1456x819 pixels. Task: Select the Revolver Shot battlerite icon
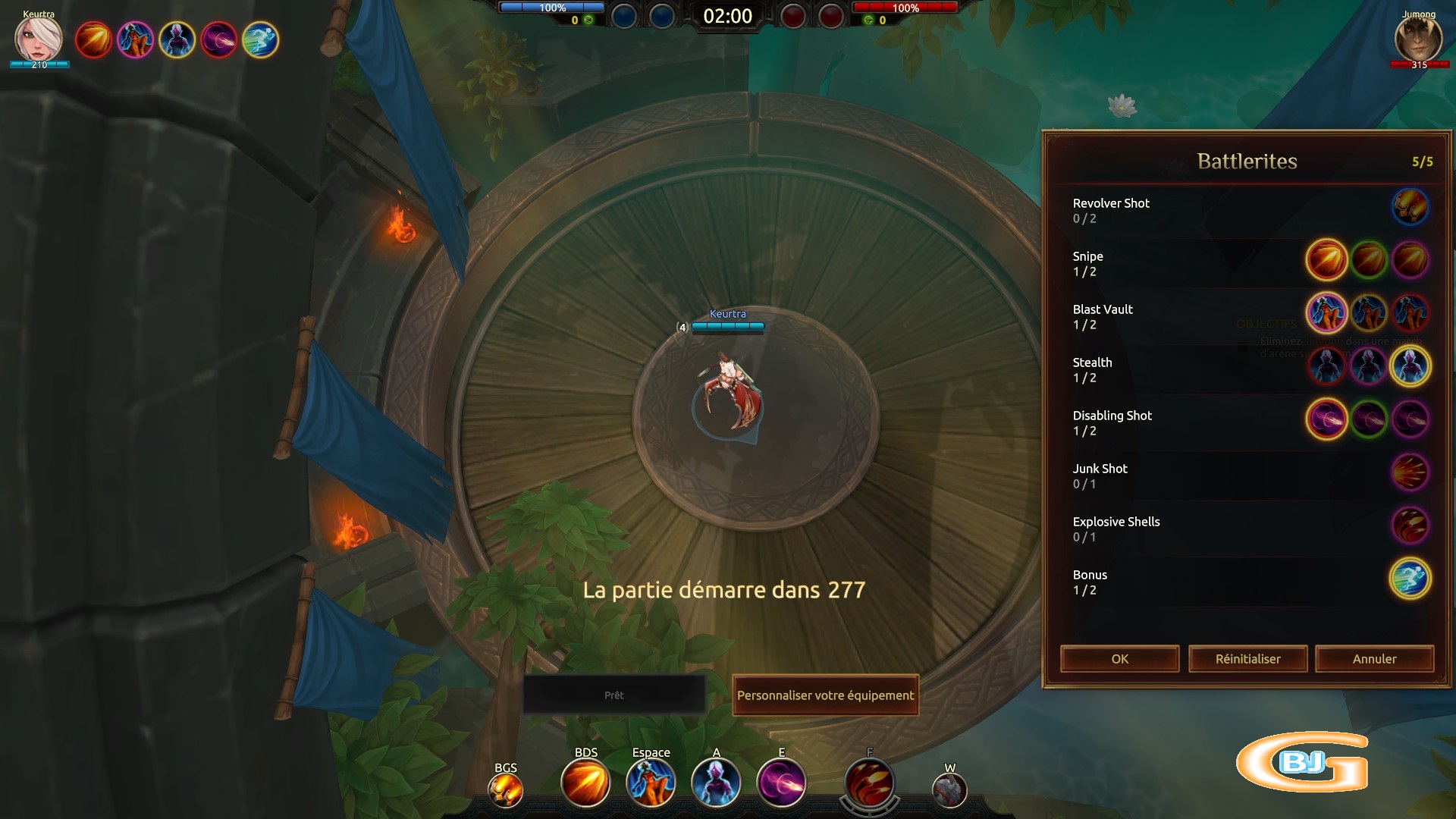(1410, 207)
